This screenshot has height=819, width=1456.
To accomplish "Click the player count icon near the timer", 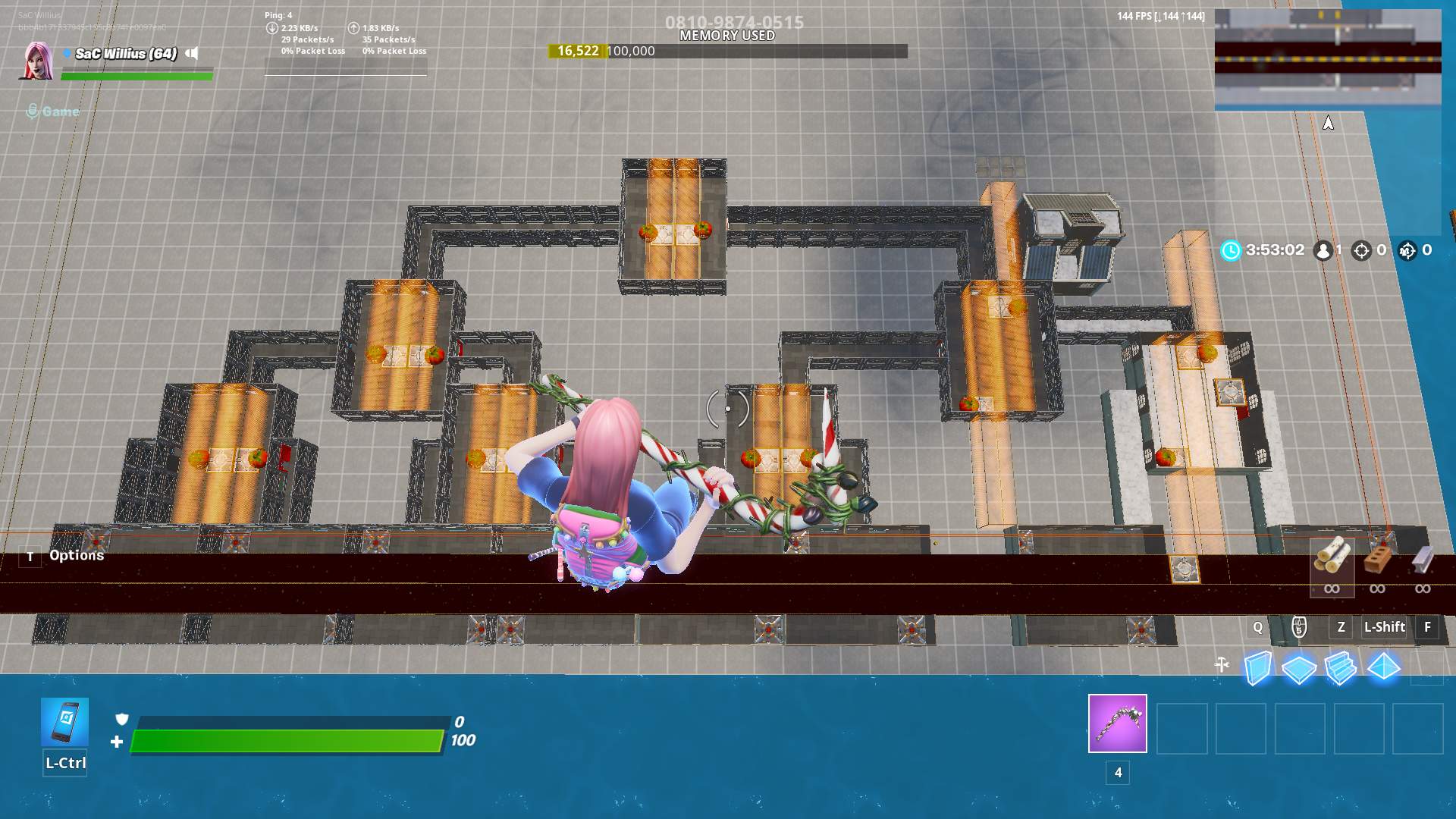I will pyautogui.click(x=1323, y=249).
